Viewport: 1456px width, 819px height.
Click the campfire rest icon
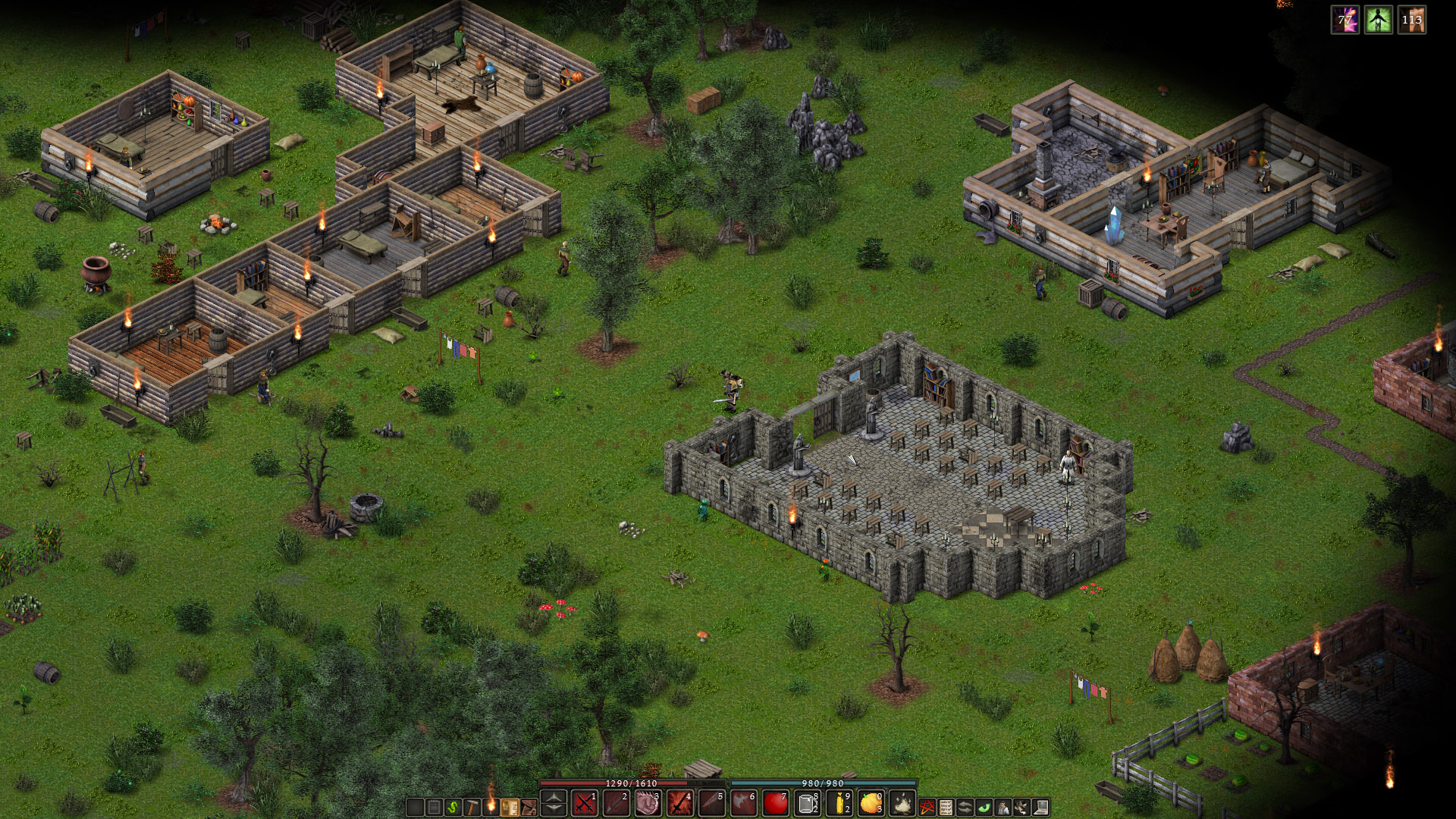(902, 803)
